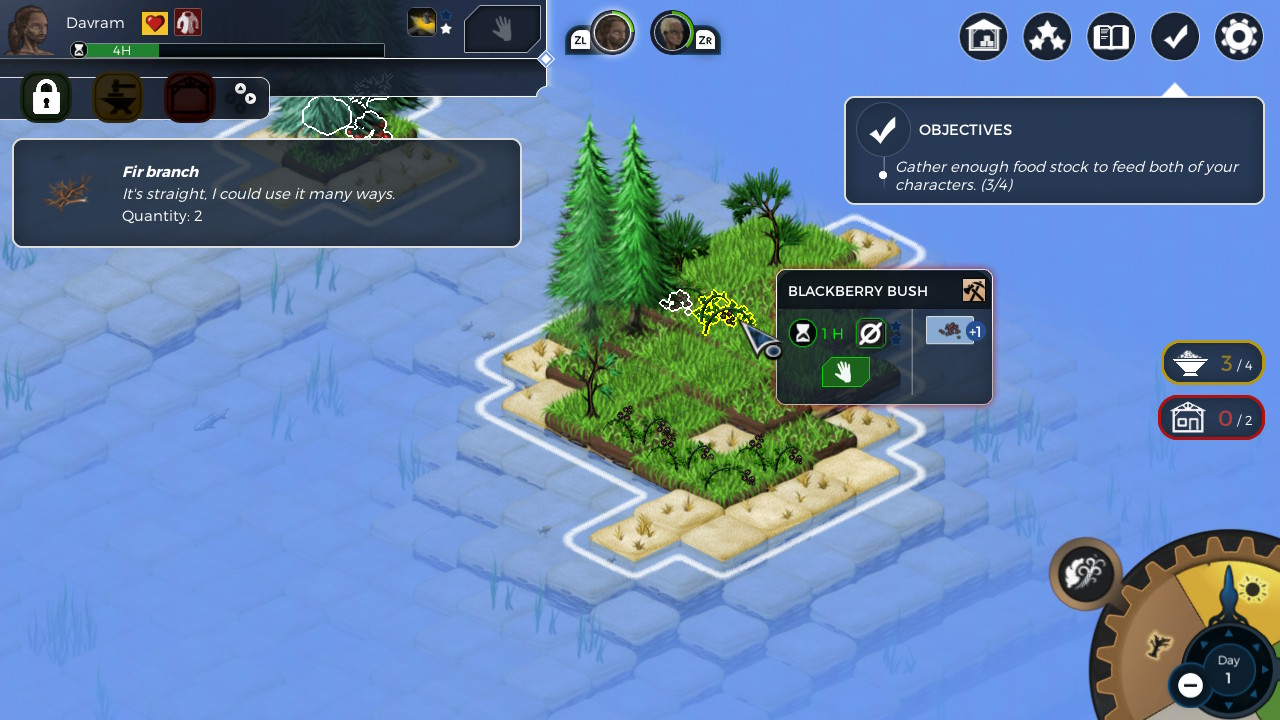Click Davram's heart health indicator
This screenshot has height=720, width=1280.
(157, 21)
